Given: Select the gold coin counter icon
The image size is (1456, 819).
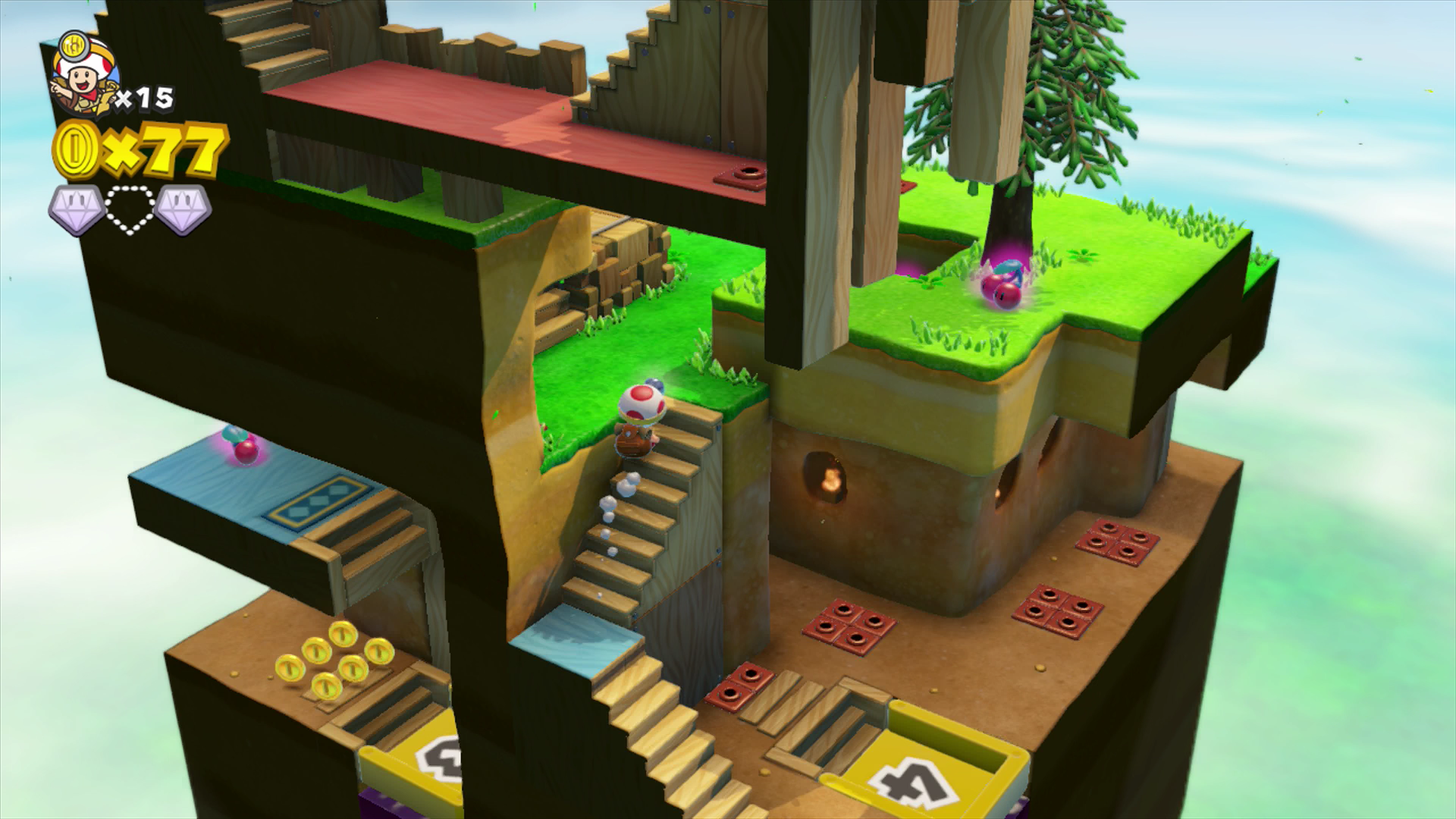Looking at the screenshot, I should click(76, 149).
